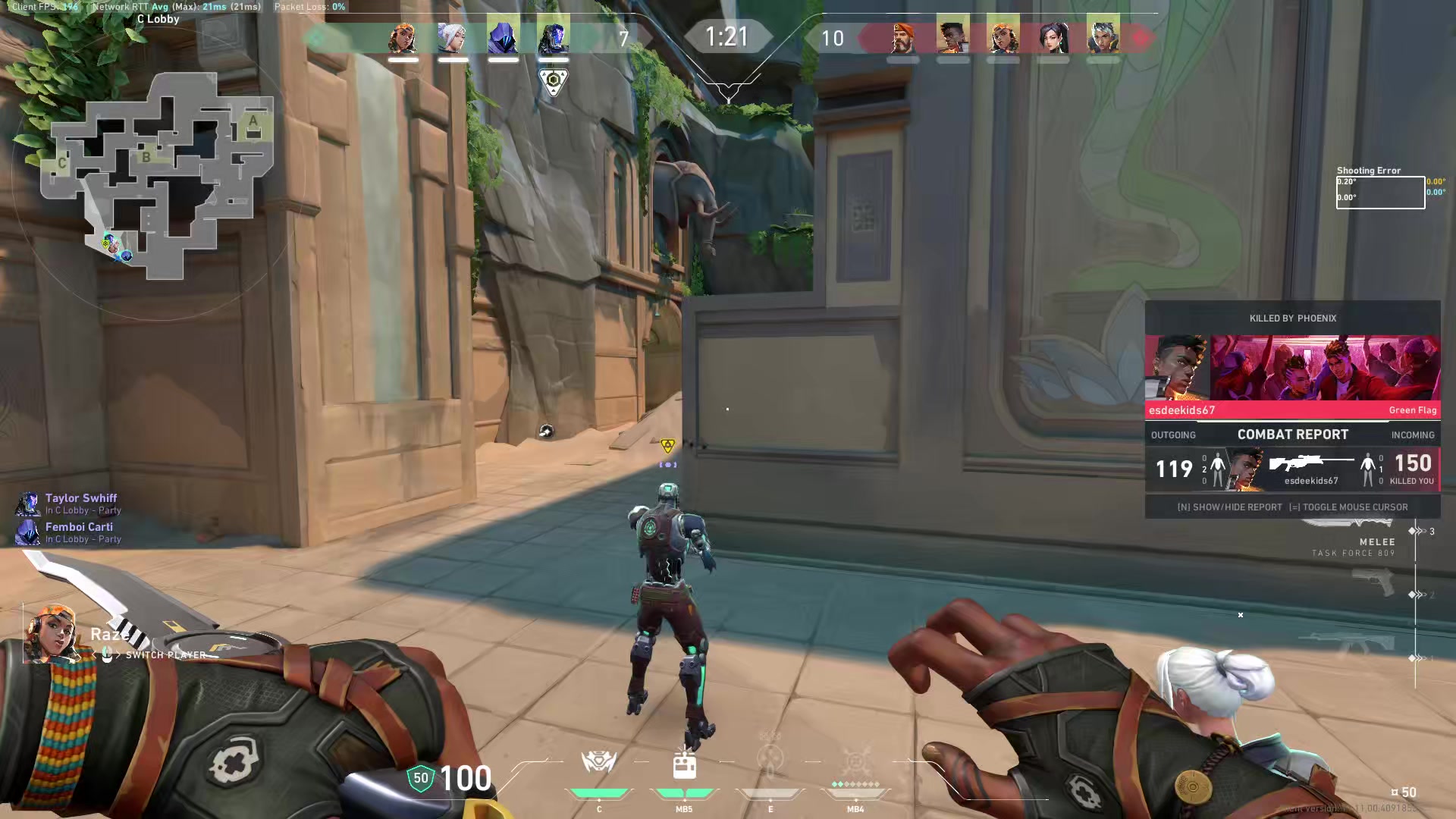The image size is (1456, 819).
Task: Click the Showstopper ultimate icon
Action: (x=856, y=761)
